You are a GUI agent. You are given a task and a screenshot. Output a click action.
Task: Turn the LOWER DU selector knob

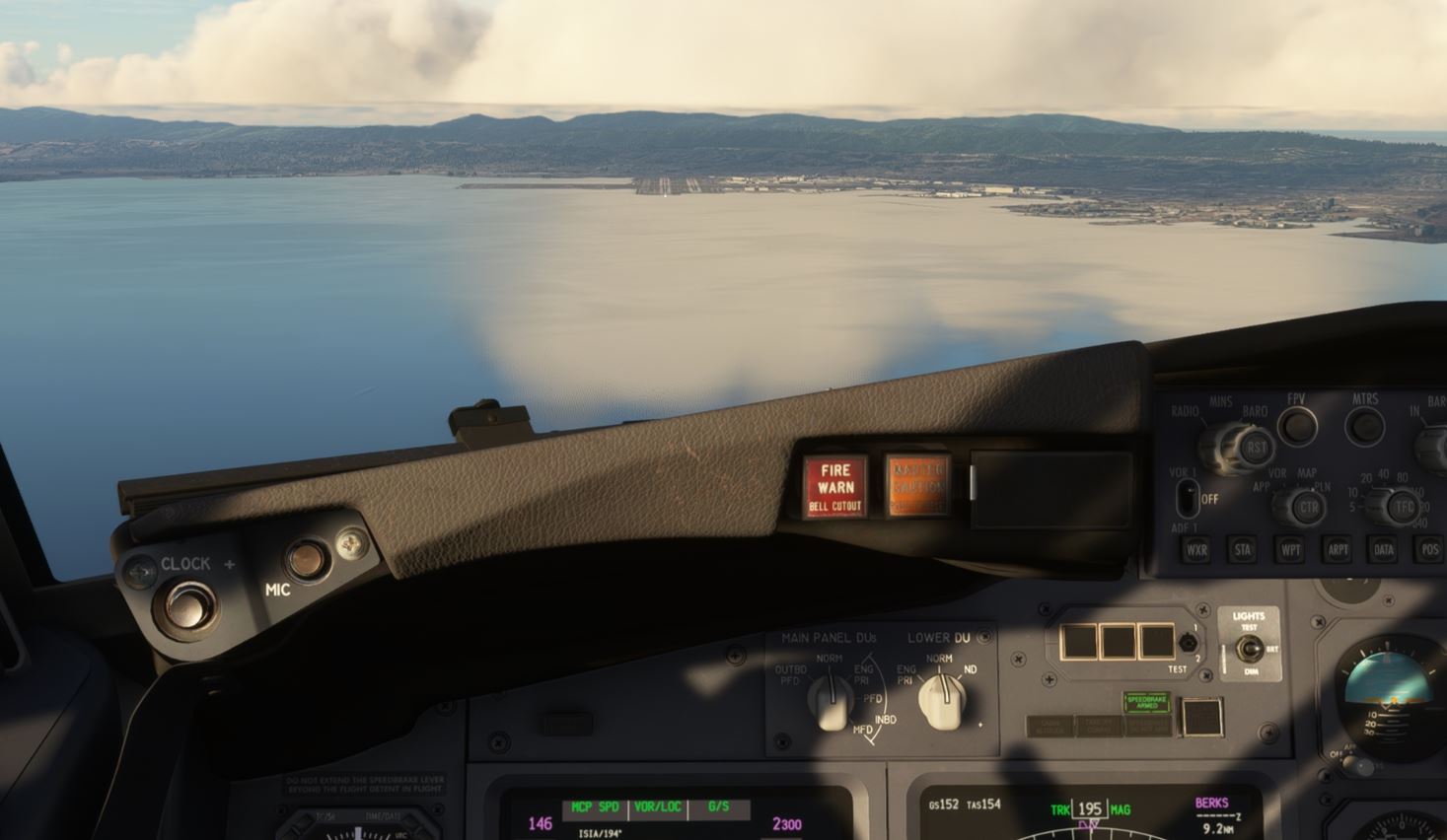[940, 700]
